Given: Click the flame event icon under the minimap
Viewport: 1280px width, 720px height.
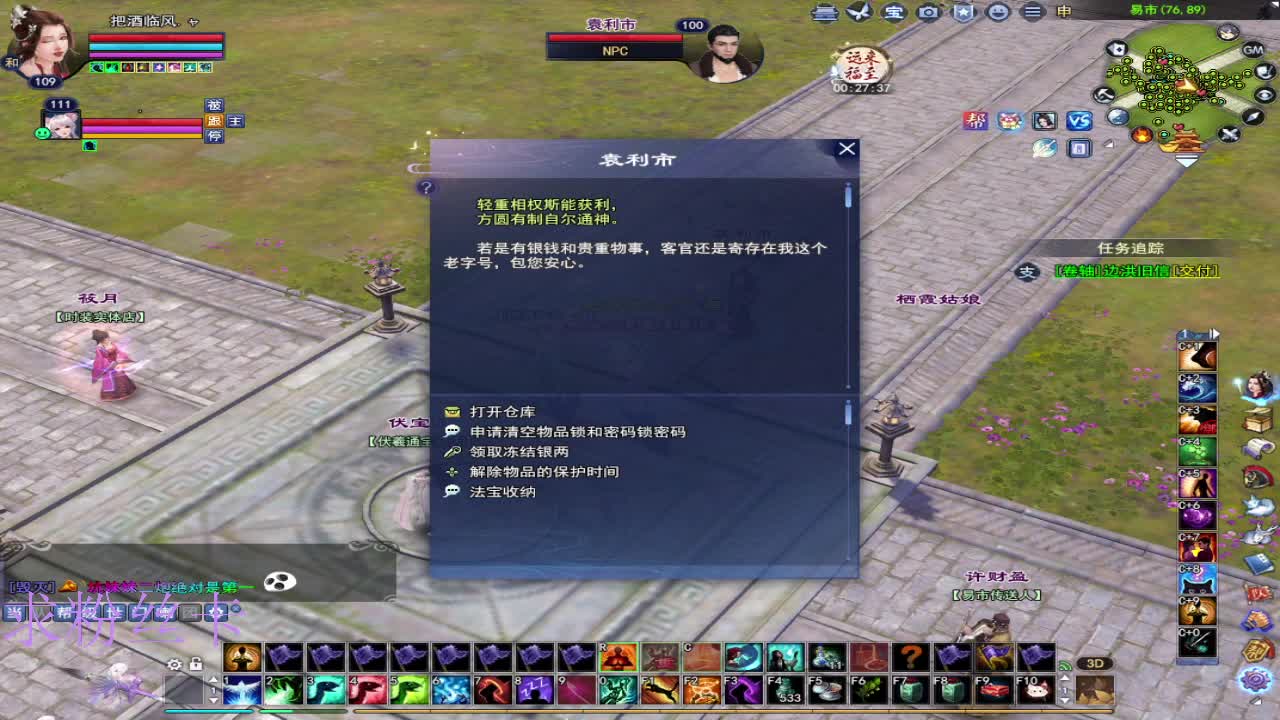Looking at the screenshot, I should click(1143, 136).
